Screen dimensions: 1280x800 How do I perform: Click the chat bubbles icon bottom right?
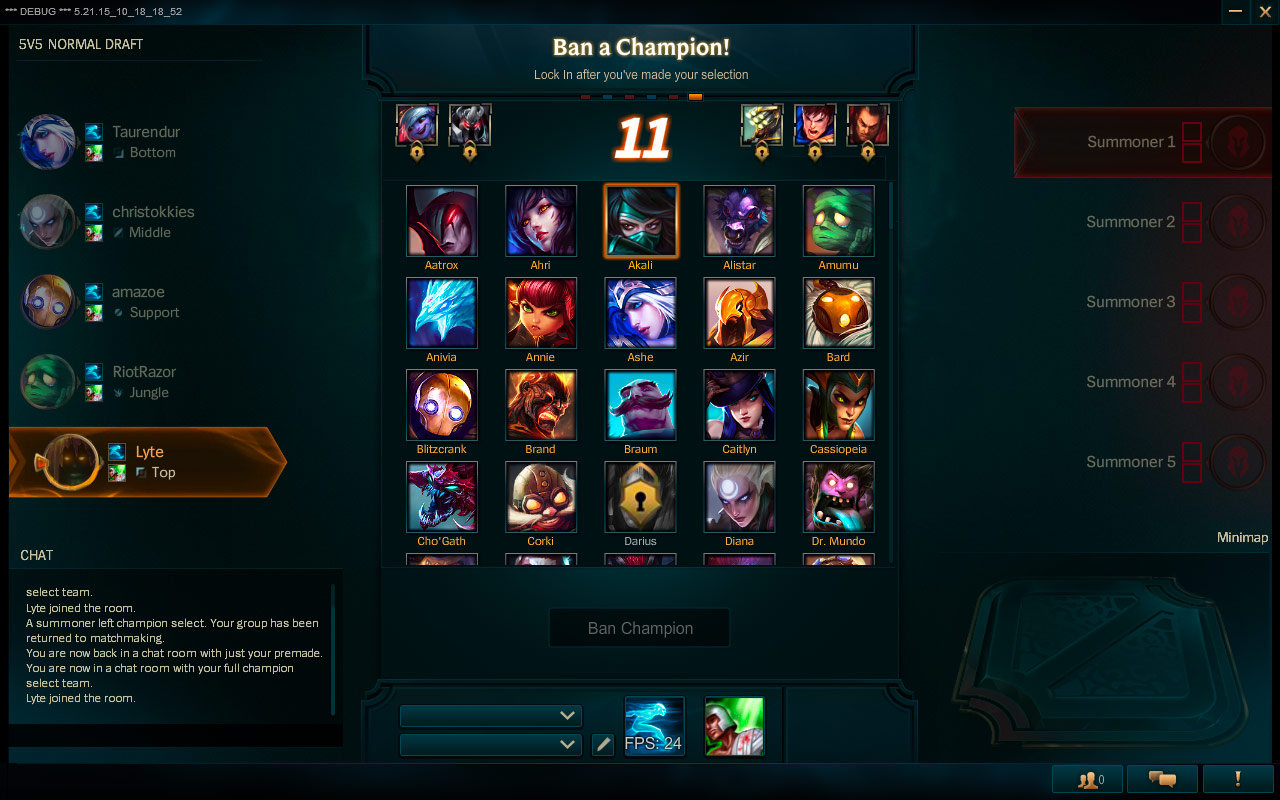click(x=1161, y=778)
